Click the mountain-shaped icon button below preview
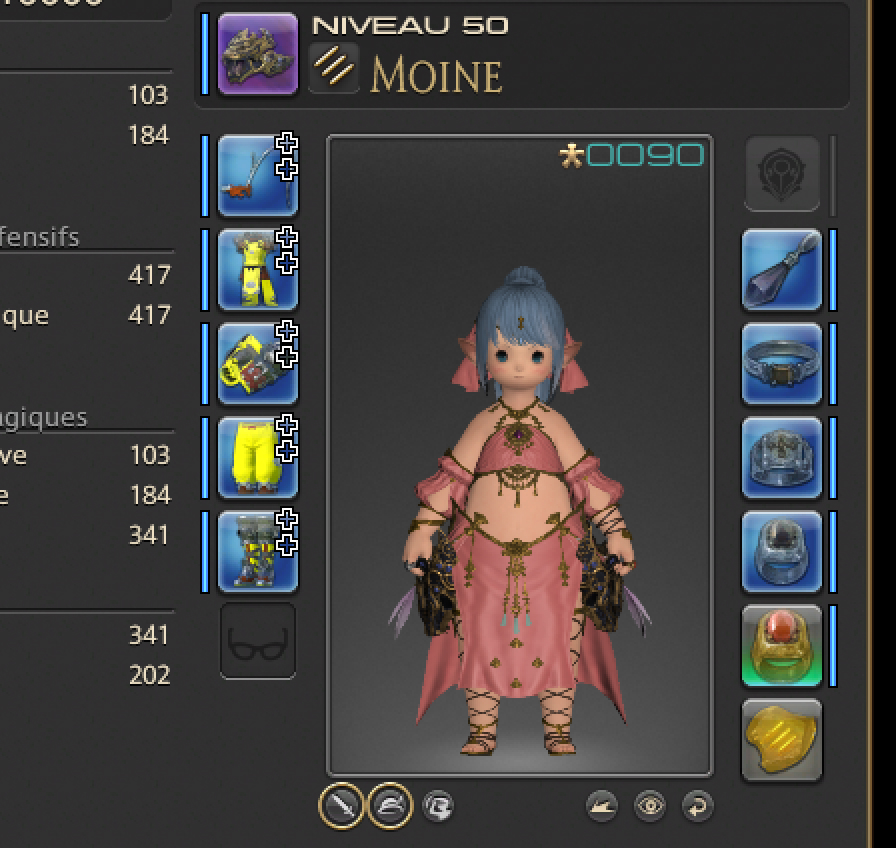 [x=602, y=805]
